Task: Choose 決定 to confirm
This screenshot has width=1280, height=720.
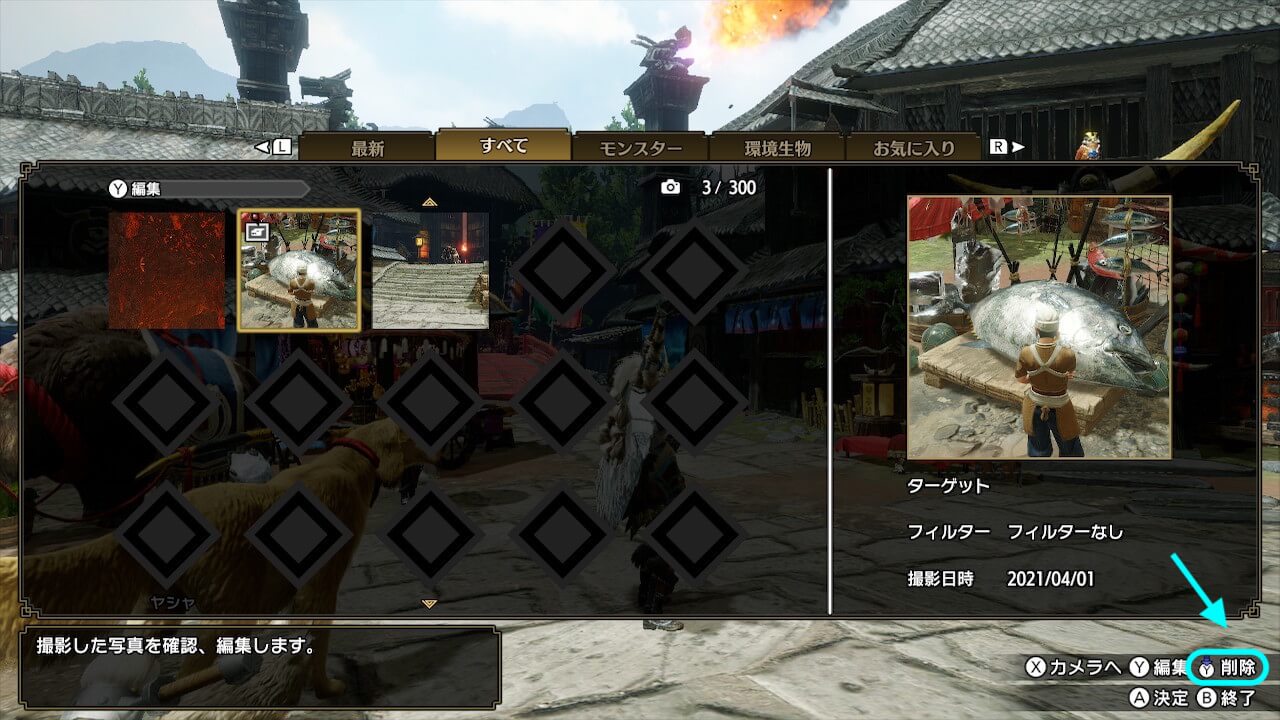Action: [1160, 697]
